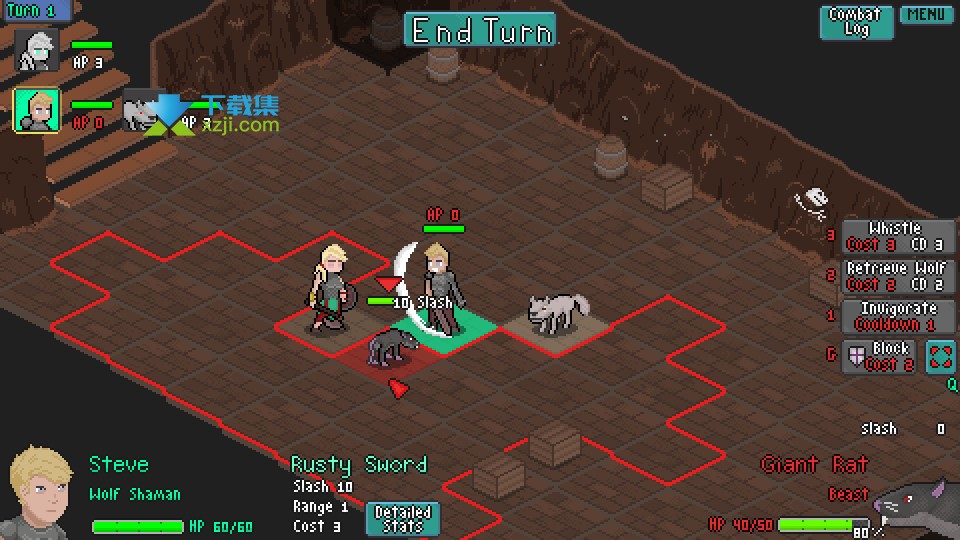This screenshot has height=540, width=960.
Task: Select the wolf companion portrait
Action: click(143, 110)
